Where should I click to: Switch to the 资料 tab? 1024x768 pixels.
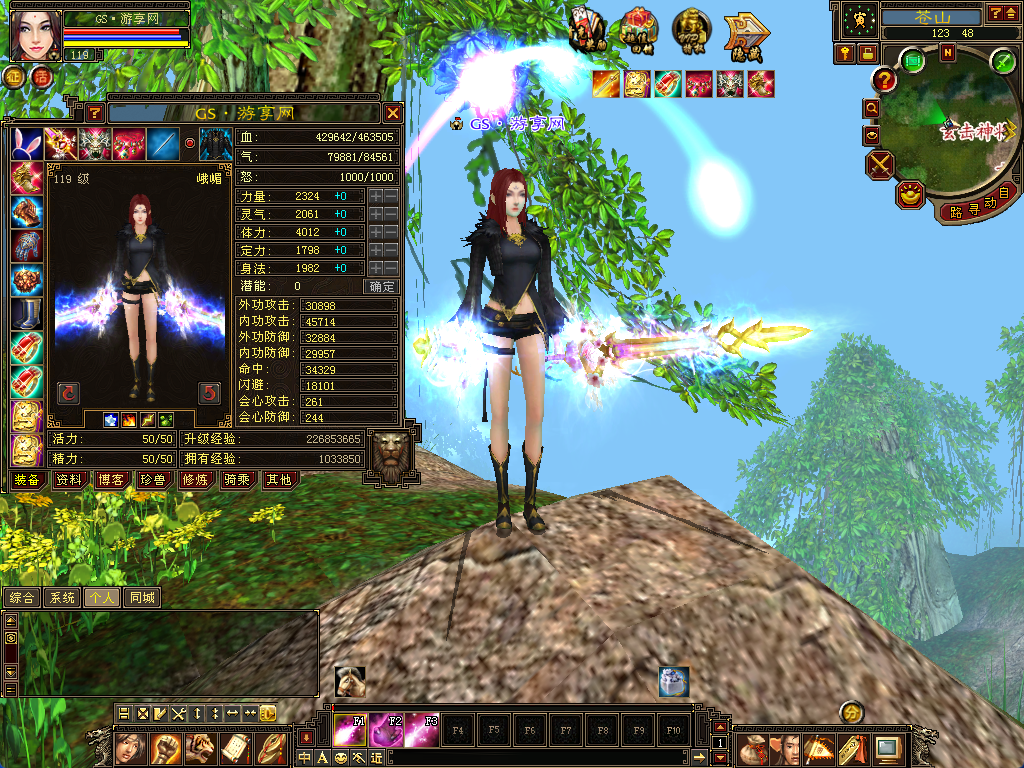69,480
